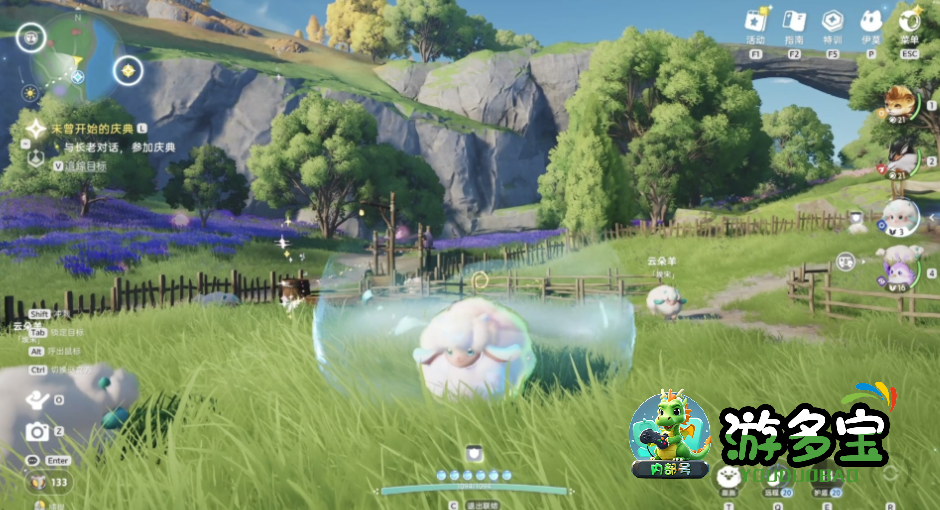The height and width of the screenshot is (510, 940).
Task: Open the 指南 guide icon
Action: pyautogui.click(x=793, y=21)
